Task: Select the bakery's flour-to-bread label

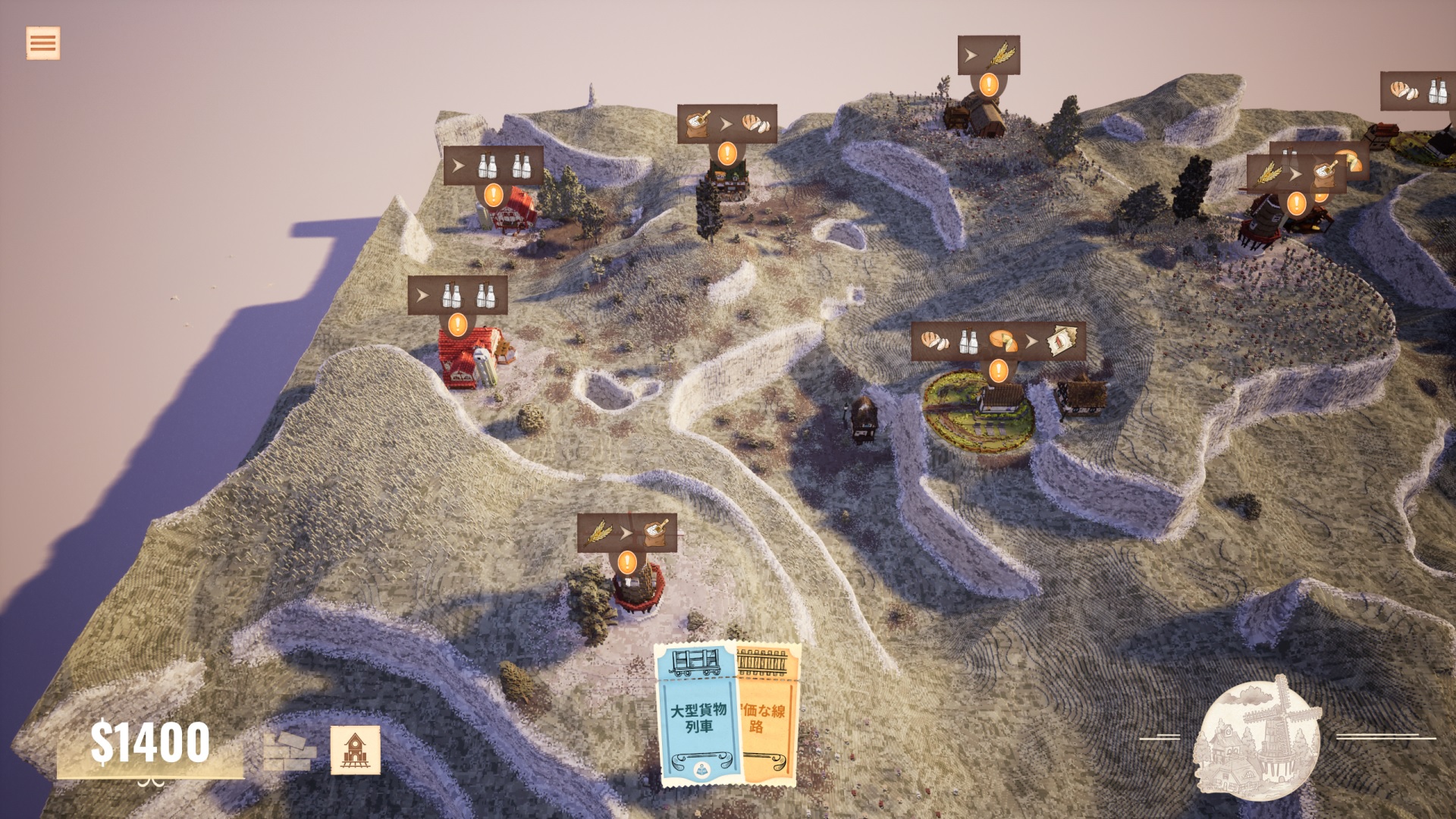Action: pos(726,124)
